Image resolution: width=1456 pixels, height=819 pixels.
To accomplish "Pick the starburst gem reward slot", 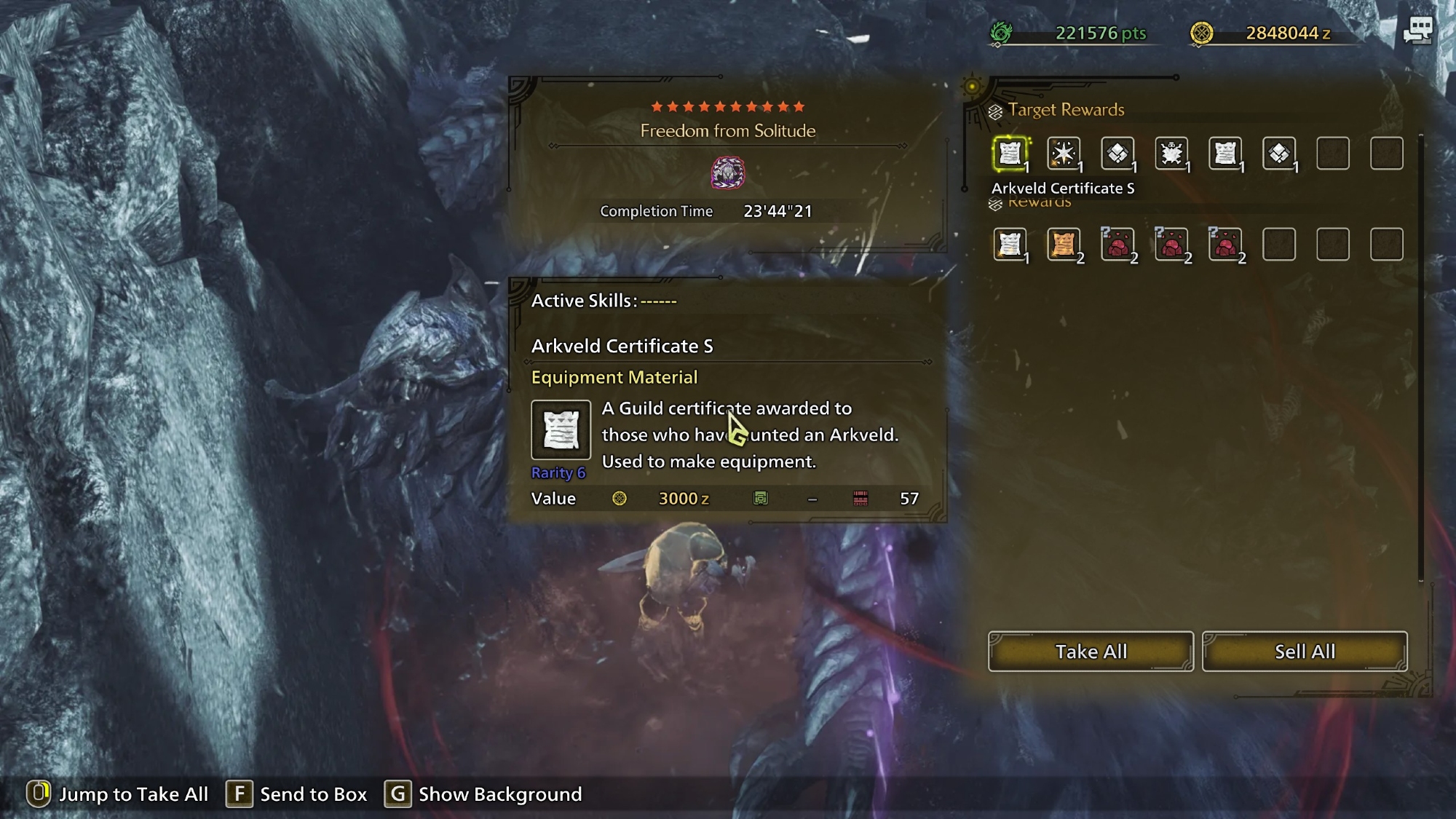I will [1064, 154].
